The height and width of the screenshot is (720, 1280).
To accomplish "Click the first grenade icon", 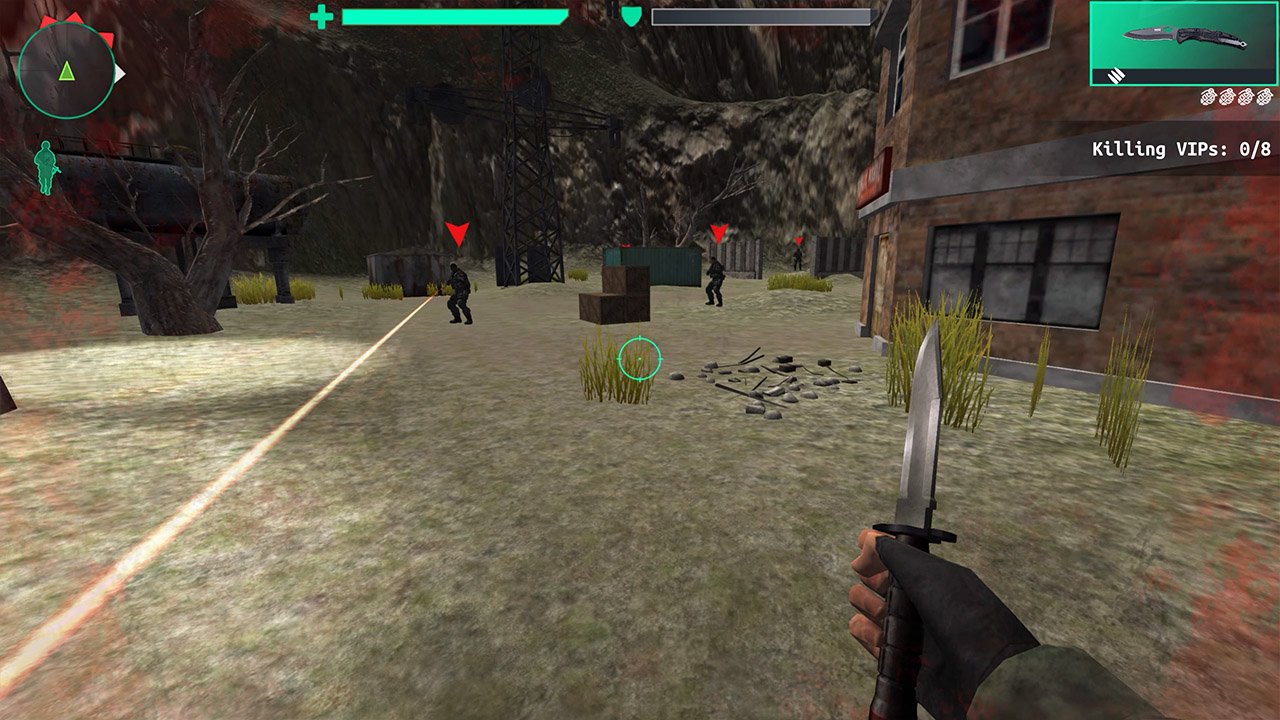I will (x=1210, y=96).
